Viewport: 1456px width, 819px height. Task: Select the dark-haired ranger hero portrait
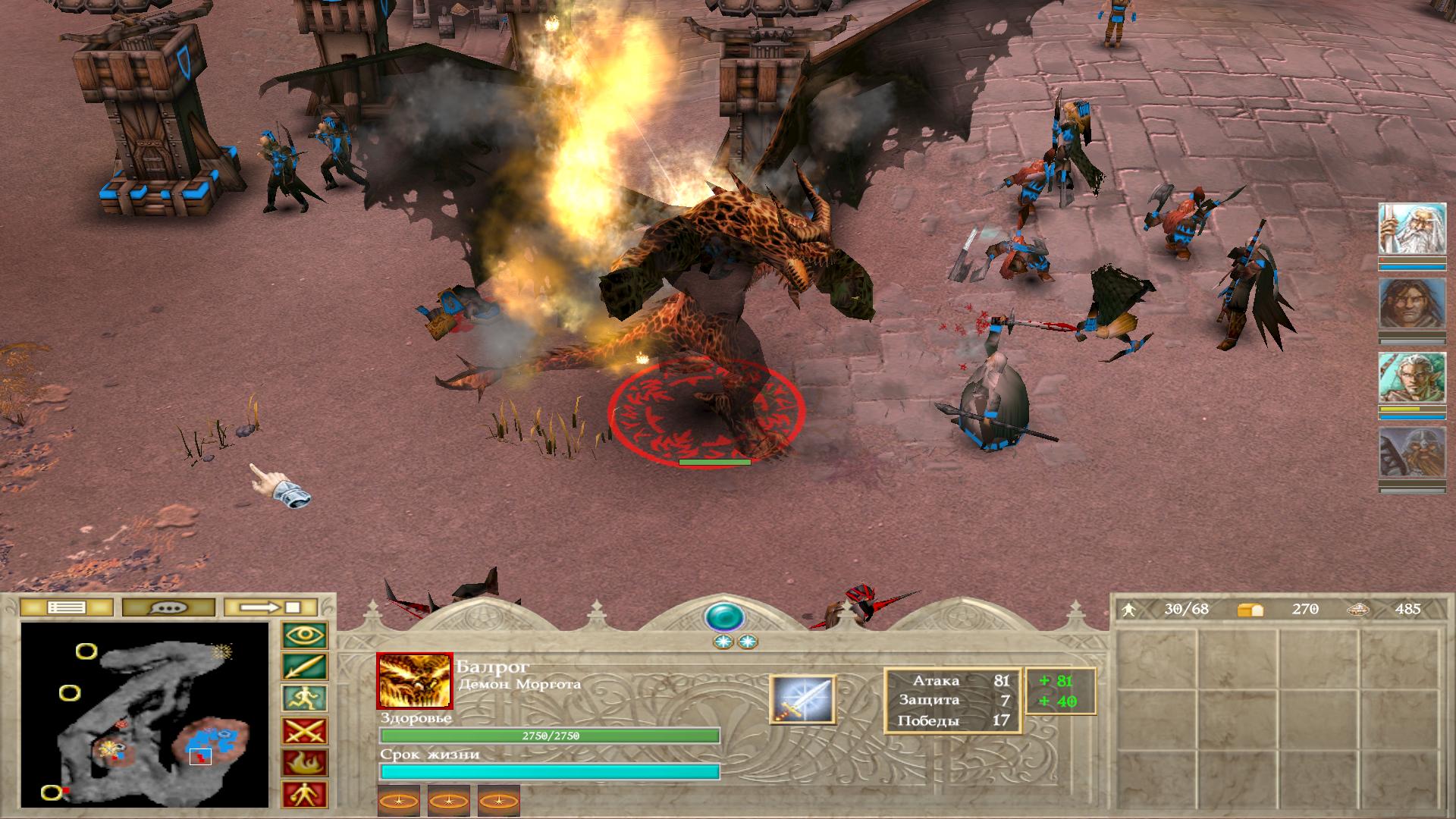[x=1411, y=304]
